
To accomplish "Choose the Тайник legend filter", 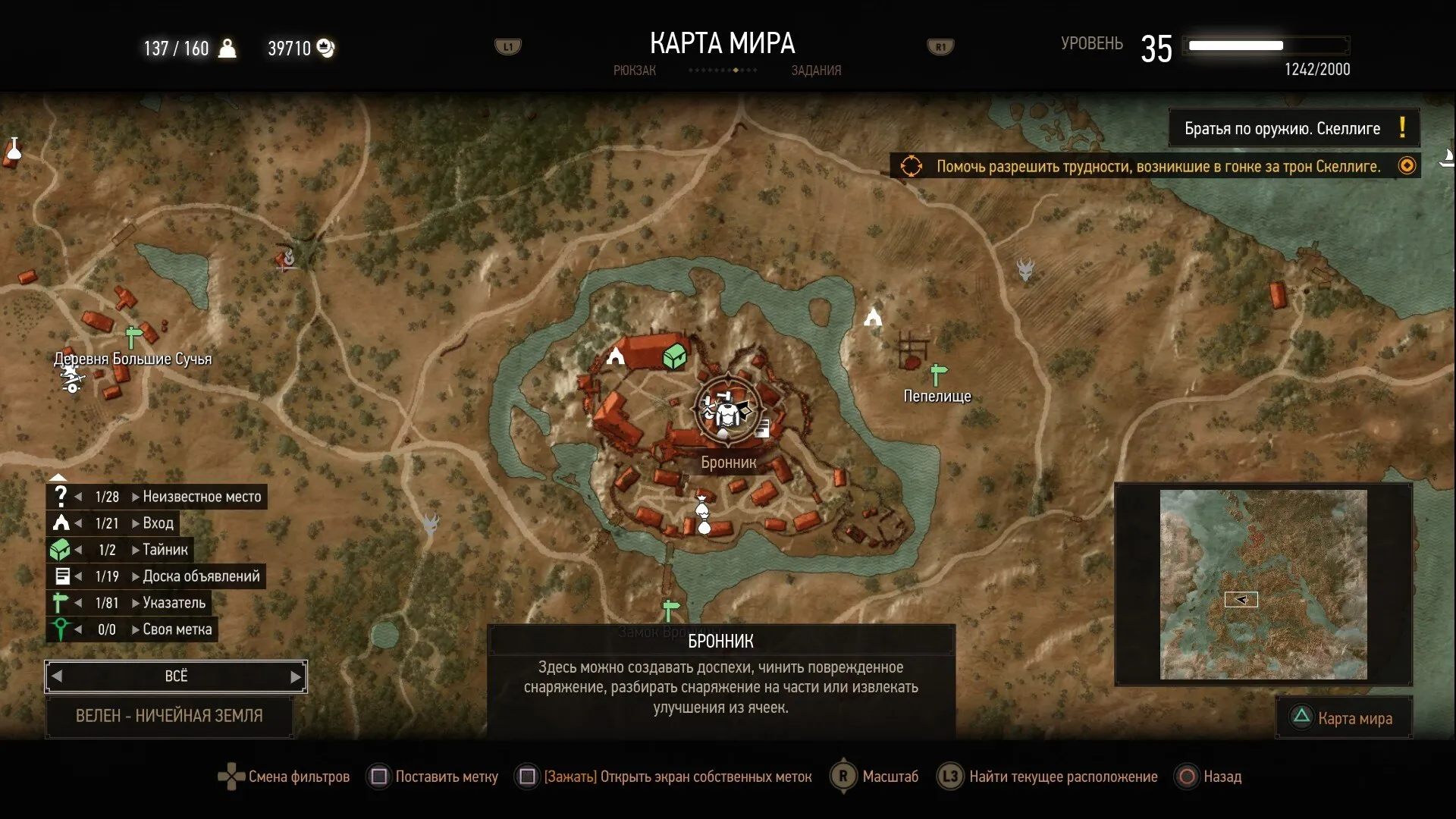I will point(165,550).
